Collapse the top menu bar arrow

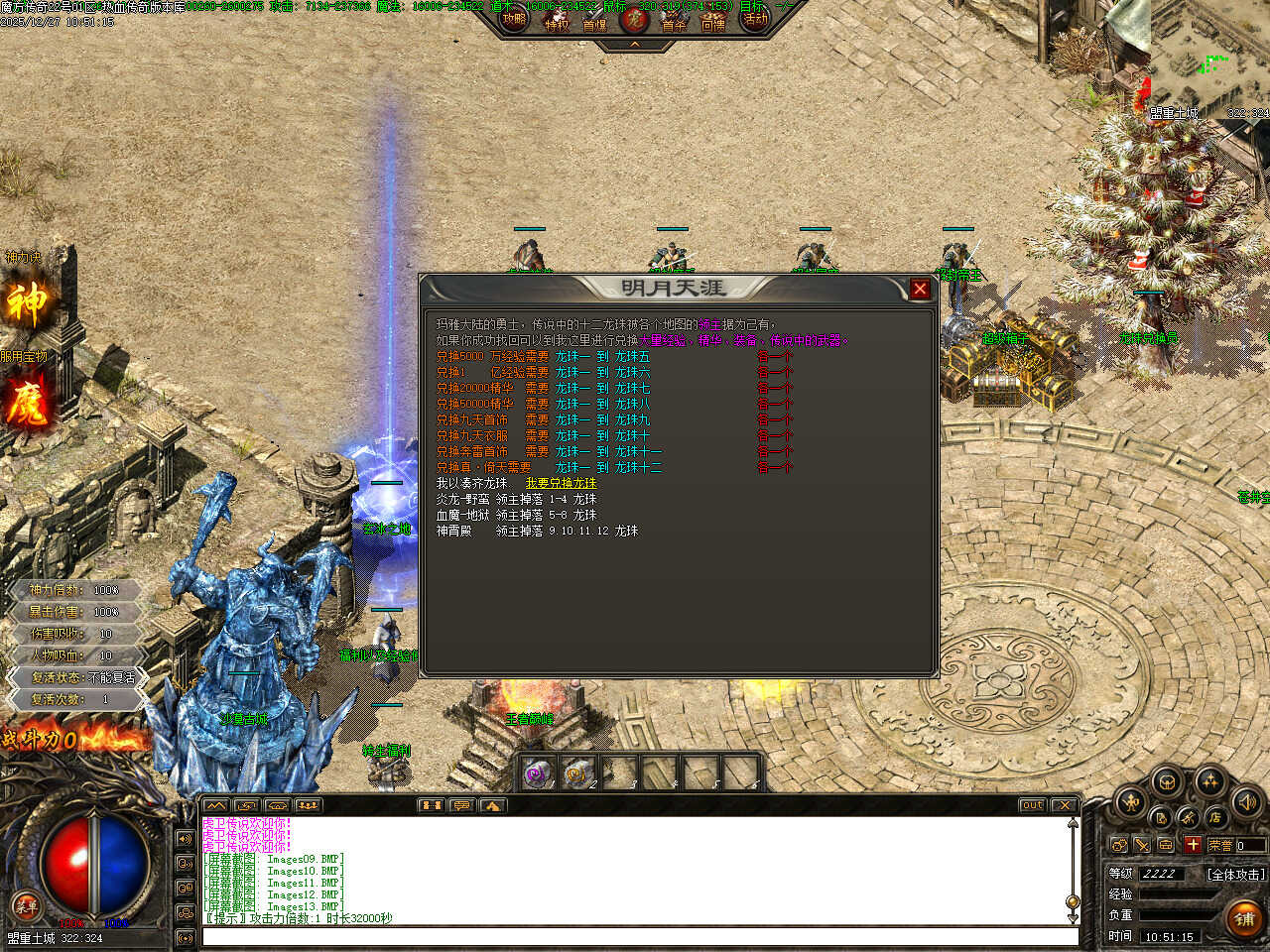click(x=635, y=45)
